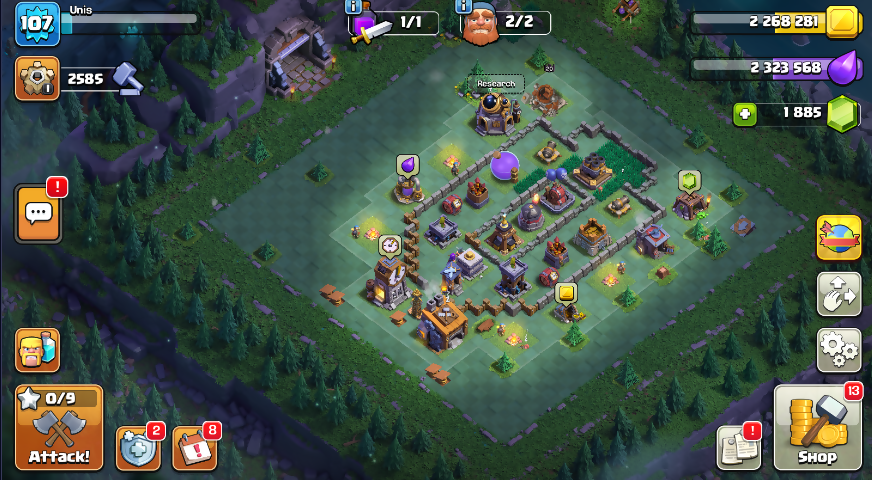Open the Barbarian and potion army button
Screen dimensions: 872x480
tap(37, 350)
